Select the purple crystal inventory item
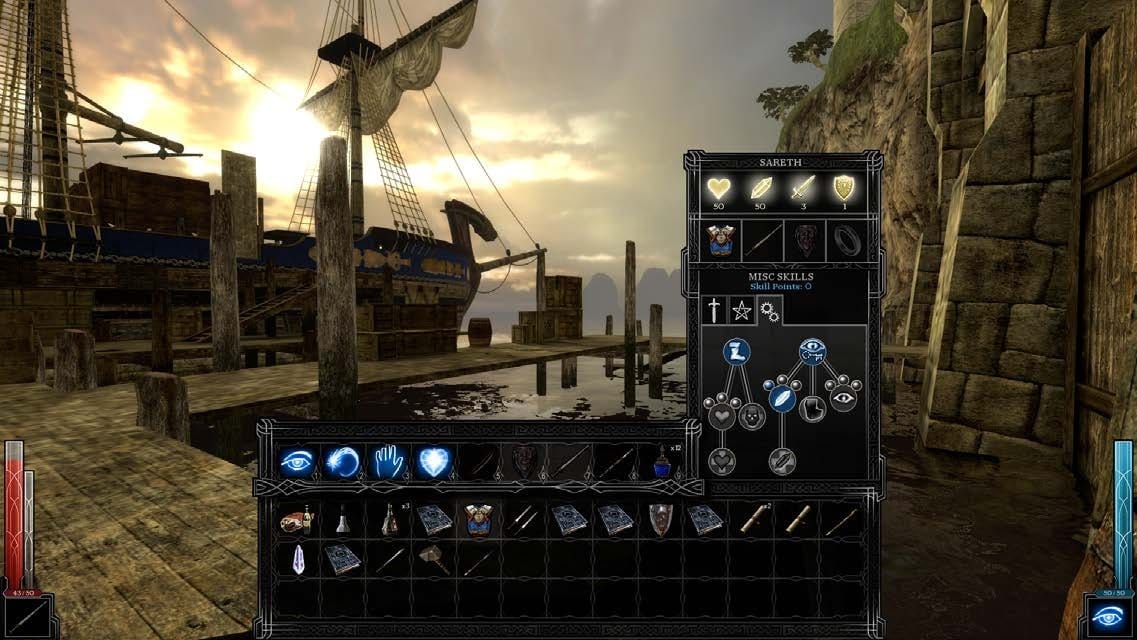Viewport: 1137px width, 640px height. tap(297, 559)
